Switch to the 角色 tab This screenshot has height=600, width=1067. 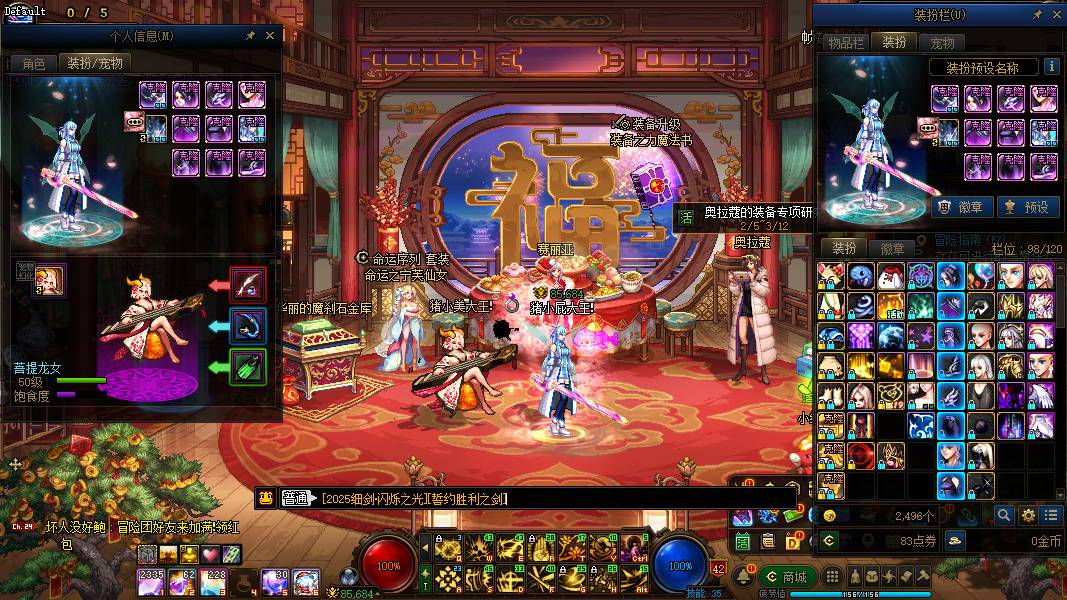(x=34, y=63)
